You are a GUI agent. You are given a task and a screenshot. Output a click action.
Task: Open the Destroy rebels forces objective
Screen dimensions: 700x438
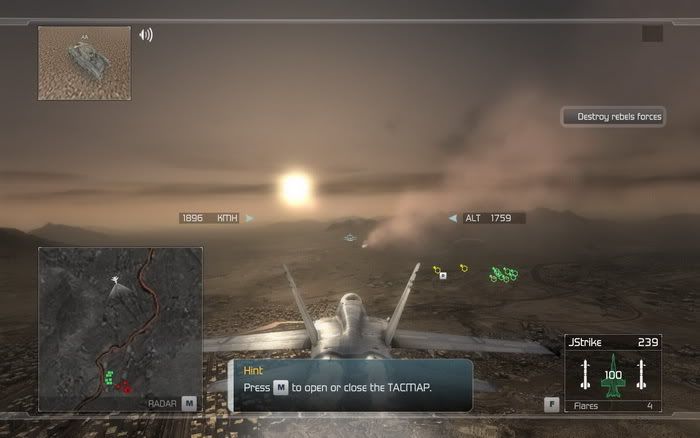coord(614,117)
